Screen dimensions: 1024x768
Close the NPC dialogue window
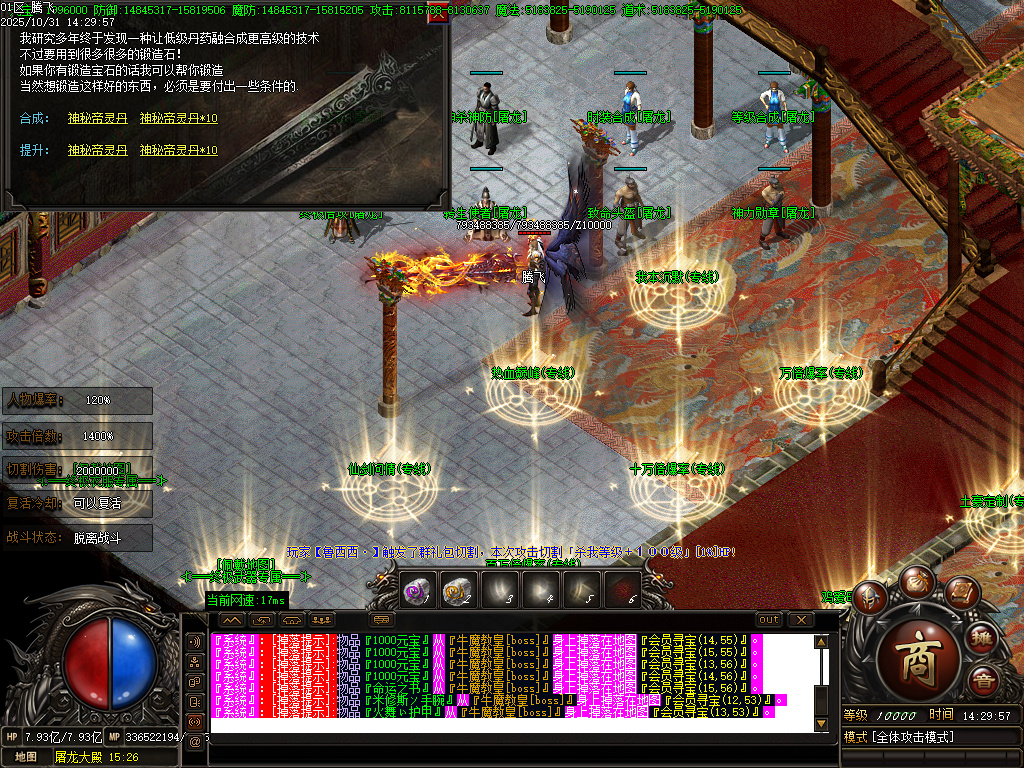[x=438, y=19]
